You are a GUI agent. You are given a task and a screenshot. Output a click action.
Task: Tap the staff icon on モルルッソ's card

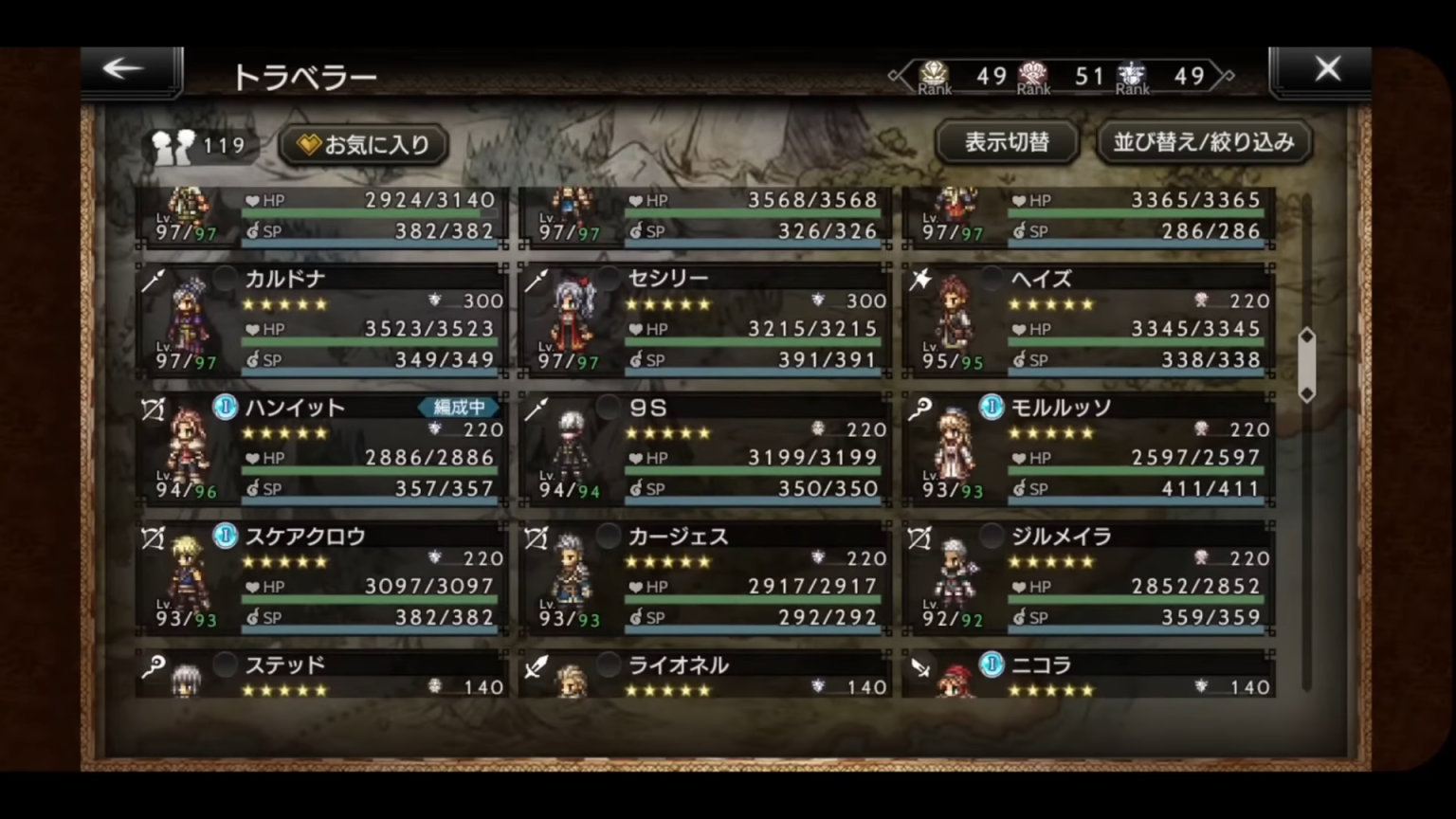click(x=921, y=407)
